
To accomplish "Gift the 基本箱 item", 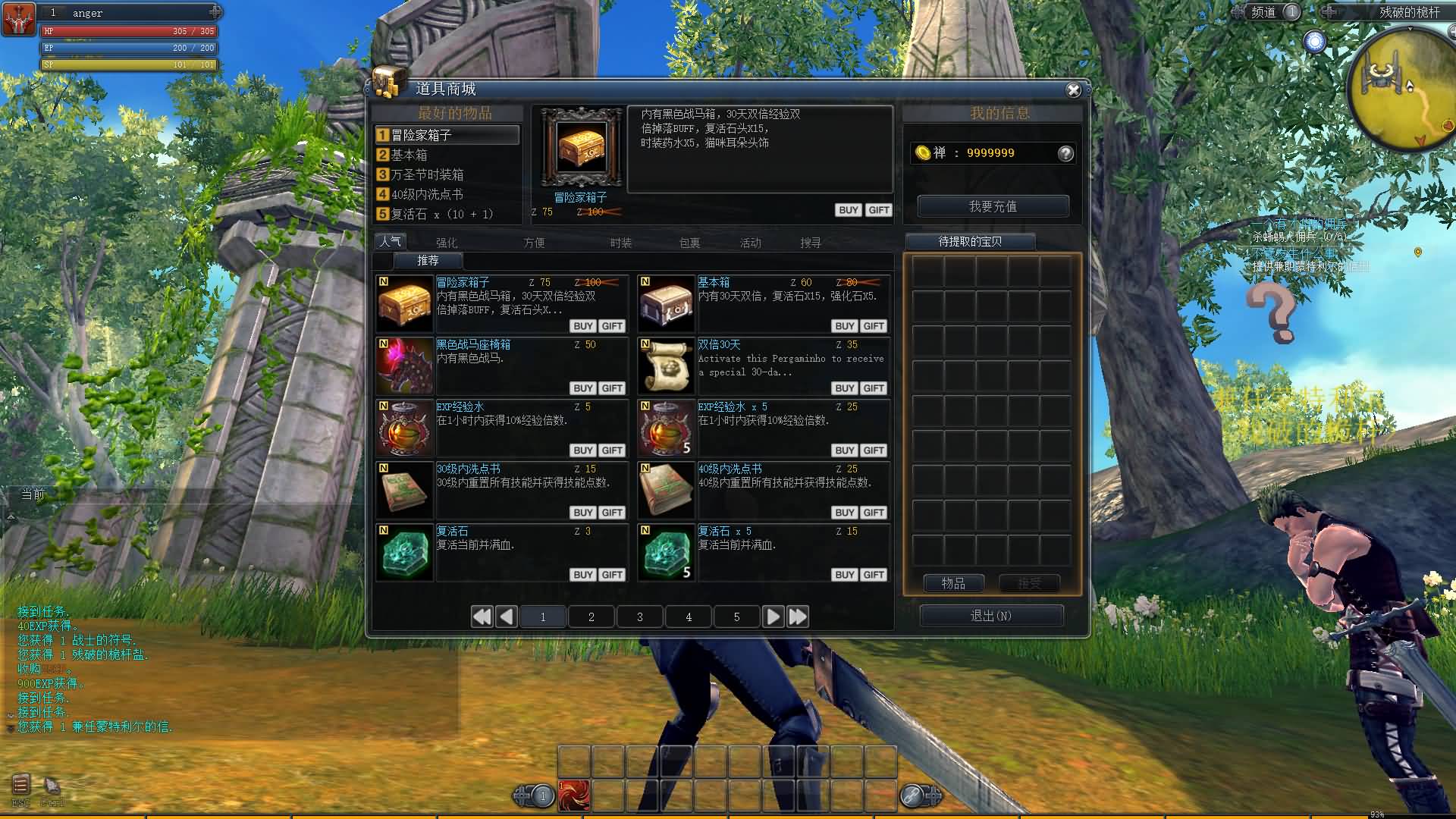I will [x=874, y=326].
